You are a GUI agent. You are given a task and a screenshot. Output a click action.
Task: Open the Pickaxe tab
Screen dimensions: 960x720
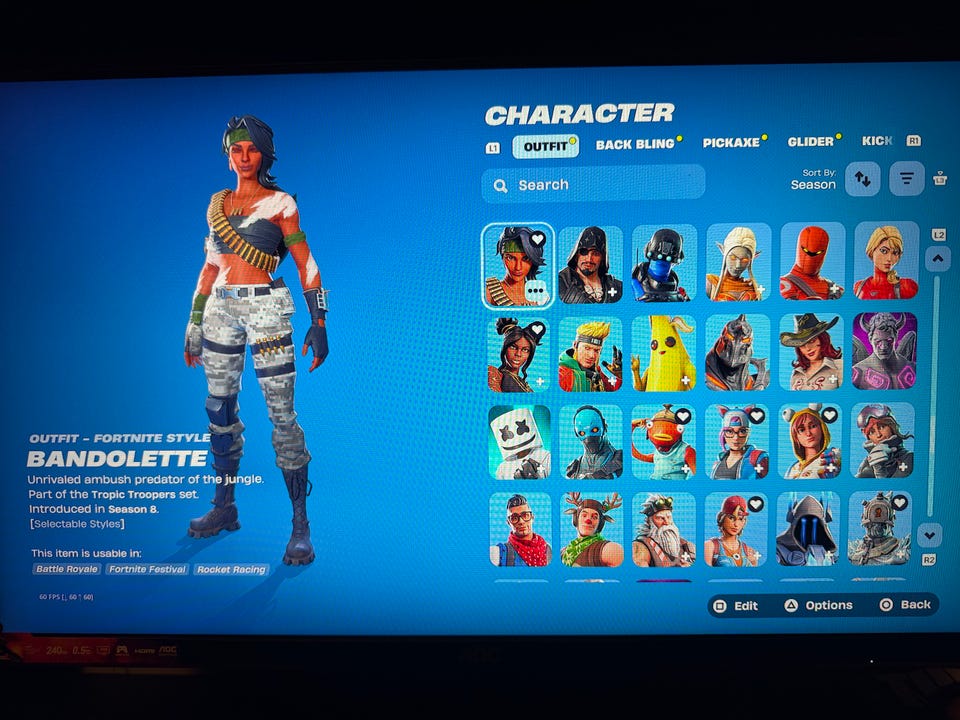point(731,143)
